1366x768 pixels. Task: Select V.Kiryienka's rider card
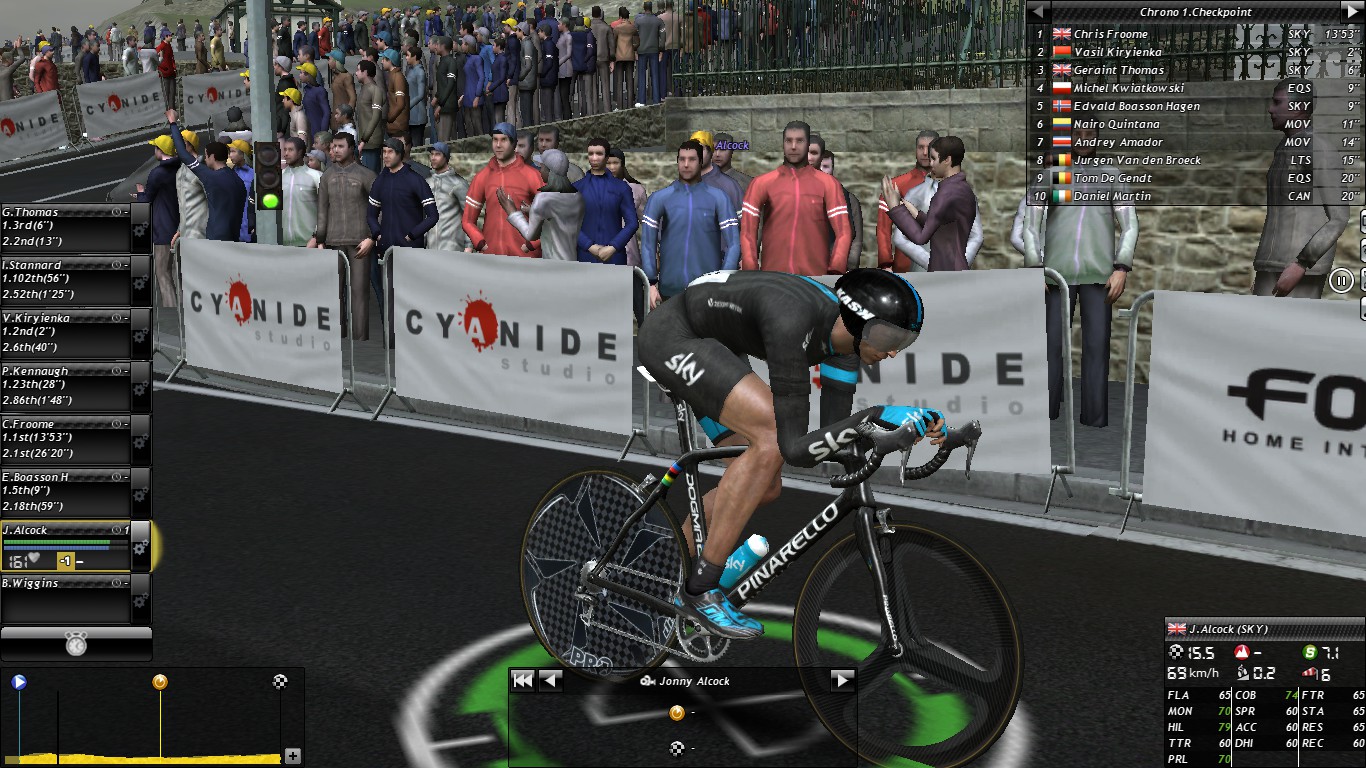click(x=65, y=333)
